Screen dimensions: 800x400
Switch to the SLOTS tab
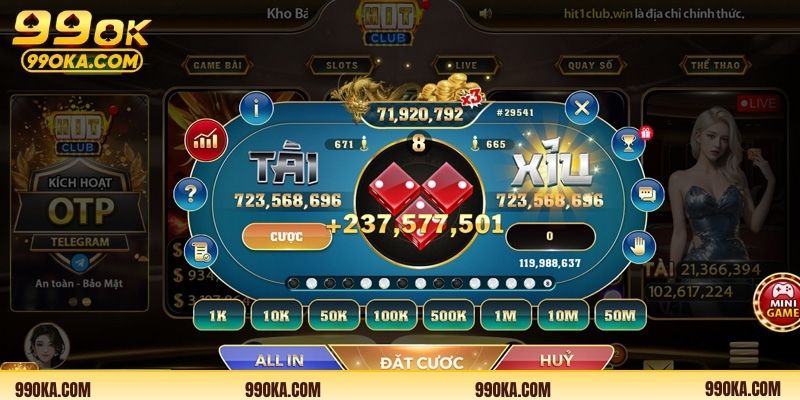pyautogui.click(x=341, y=66)
